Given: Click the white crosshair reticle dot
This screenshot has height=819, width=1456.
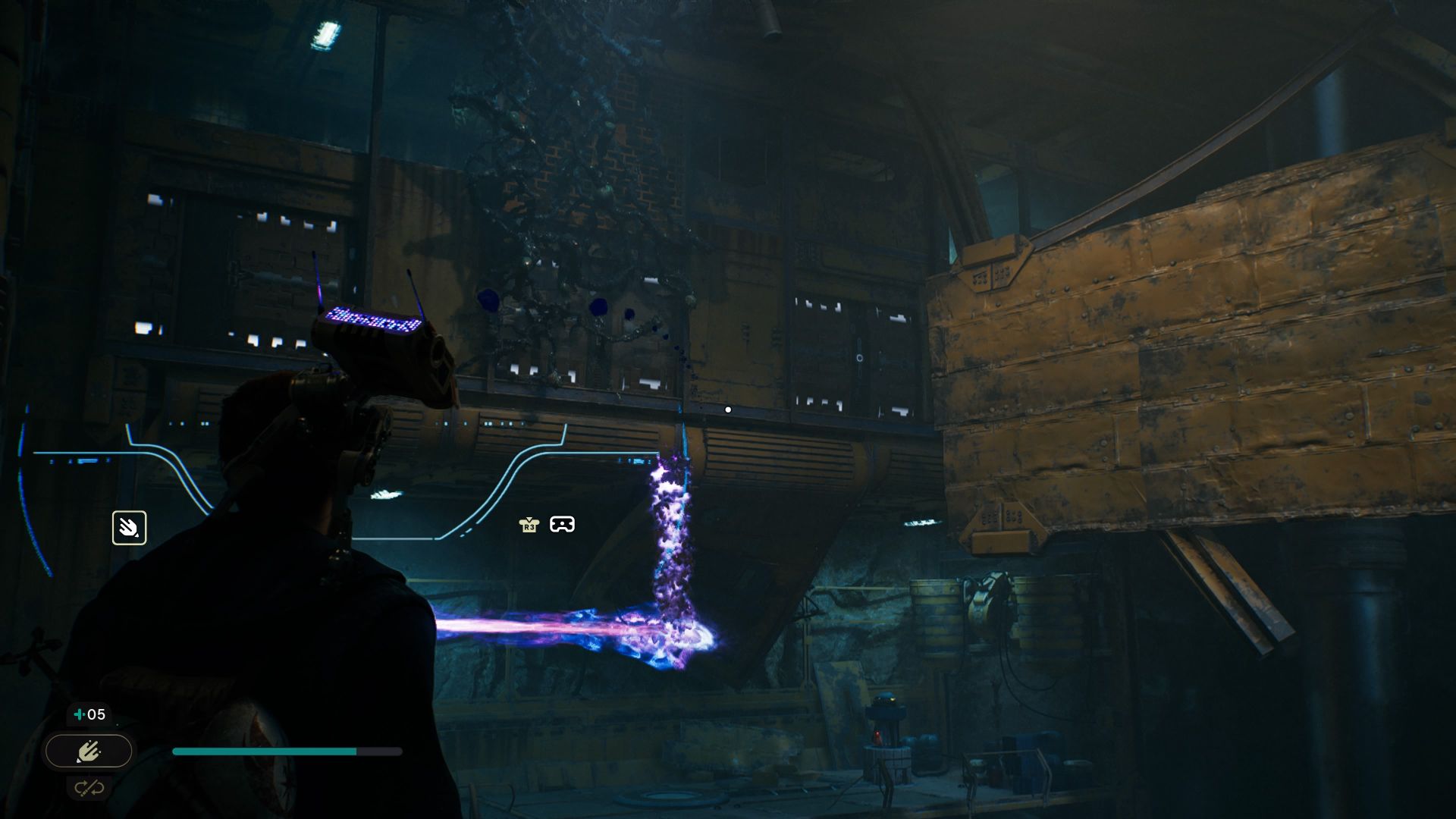Looking at the screenshot, I should pos(728,409).
